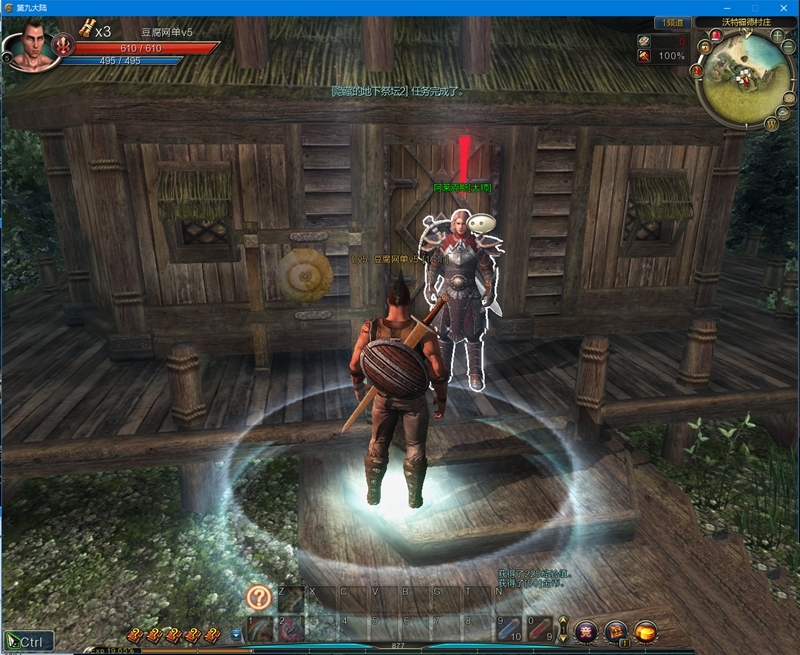Open the orange book menu button
This screenshot has height=655, width=800.
pyautogui.click(x=617, y=631)
